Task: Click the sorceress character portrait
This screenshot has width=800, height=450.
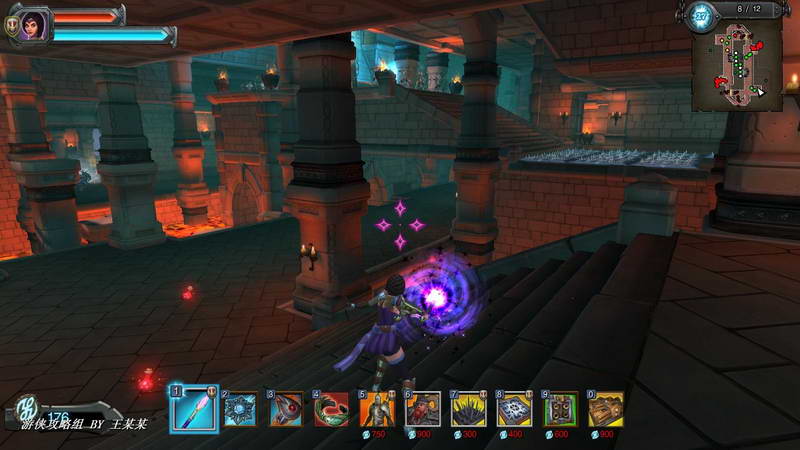Action: click(33, 25)
